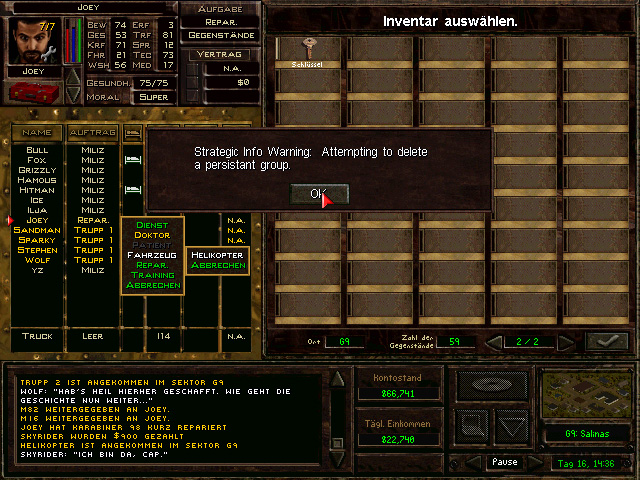Go to the next inventory page

click(x=566, y=342)
